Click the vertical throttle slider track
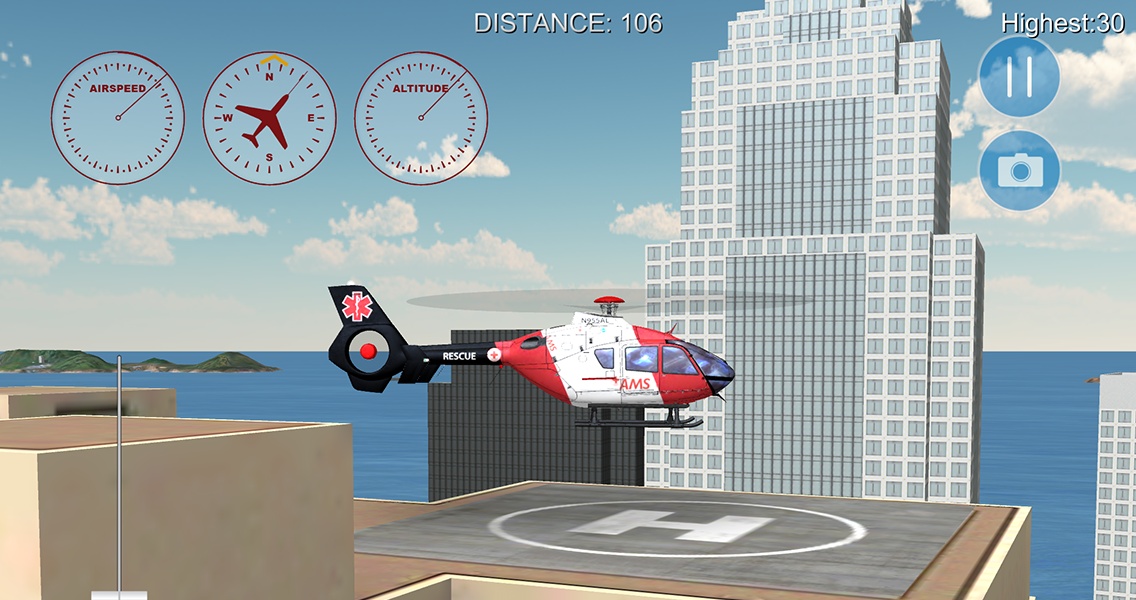This screenshot has width=1136, height=600. point(119,470)
